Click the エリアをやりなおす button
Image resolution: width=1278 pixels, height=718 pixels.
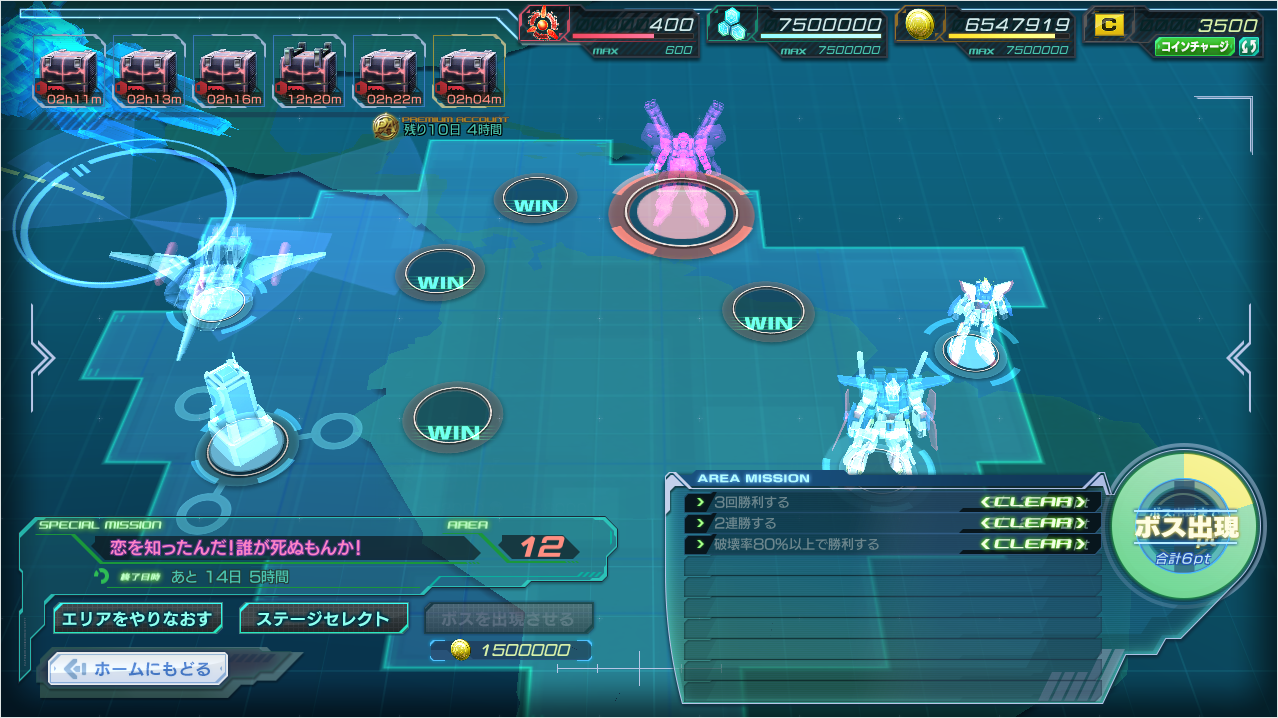(x=137, y=618)
